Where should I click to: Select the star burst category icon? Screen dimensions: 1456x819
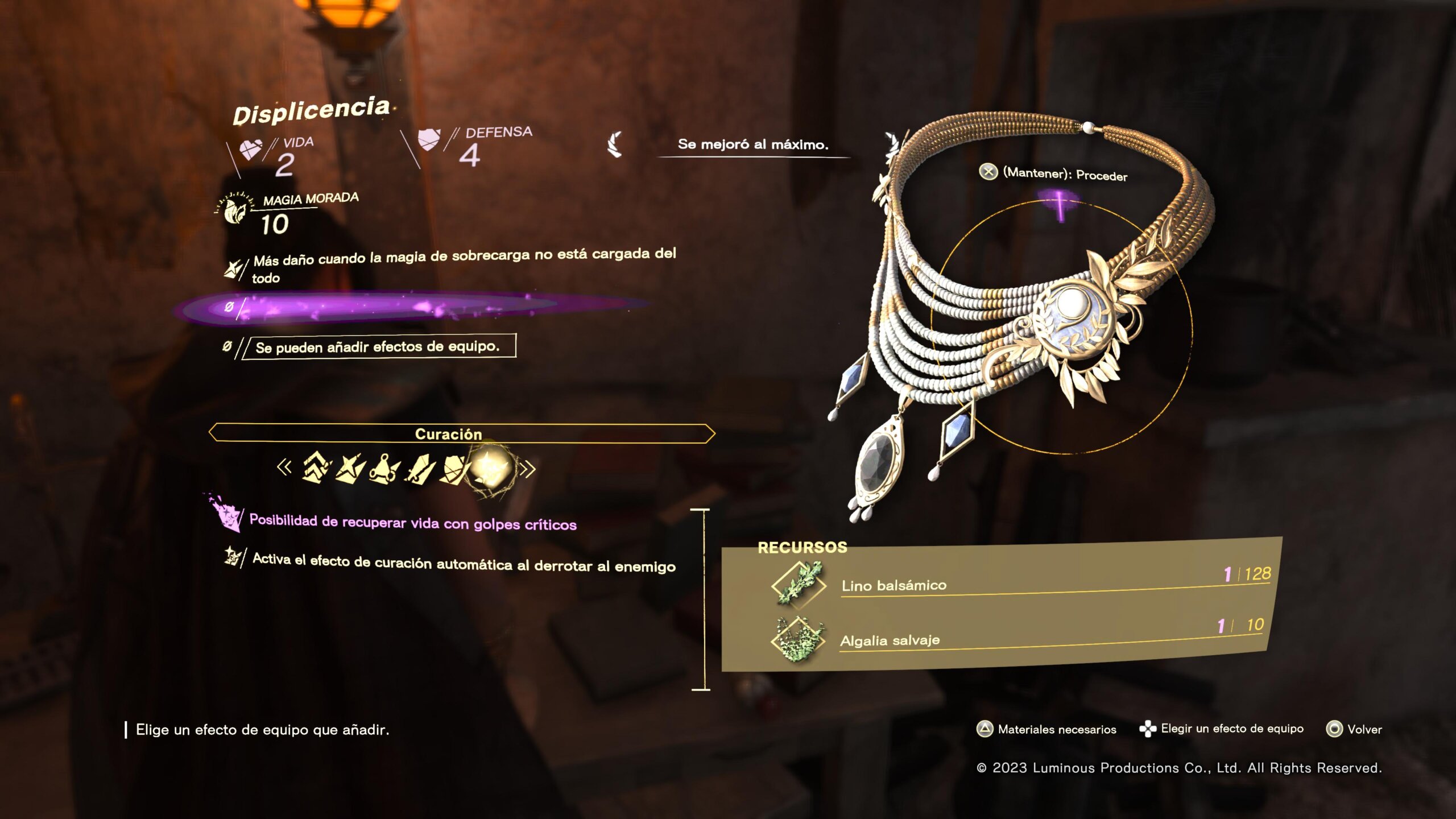350,469
